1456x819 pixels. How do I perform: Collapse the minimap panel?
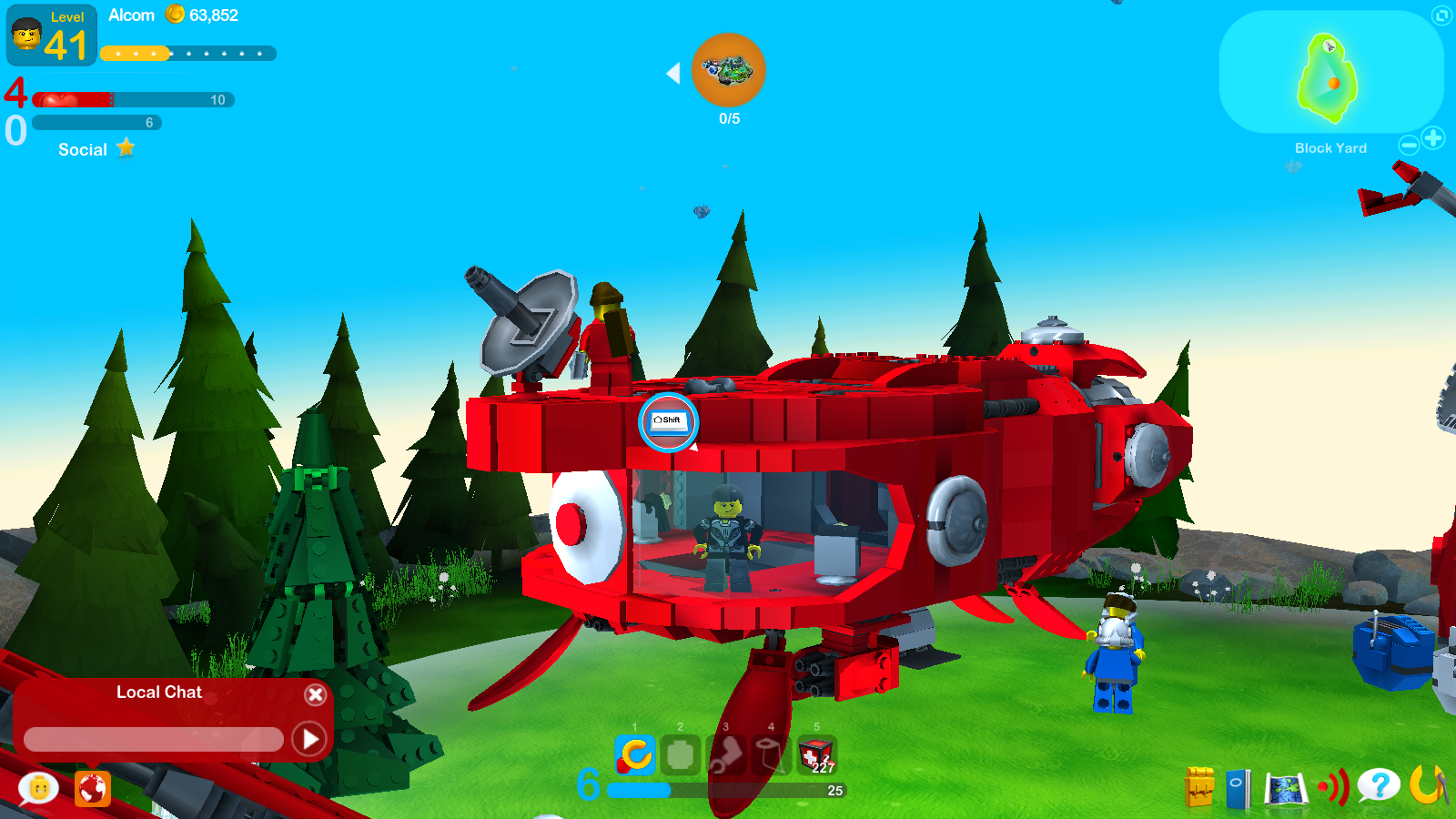coord(1441,15)
